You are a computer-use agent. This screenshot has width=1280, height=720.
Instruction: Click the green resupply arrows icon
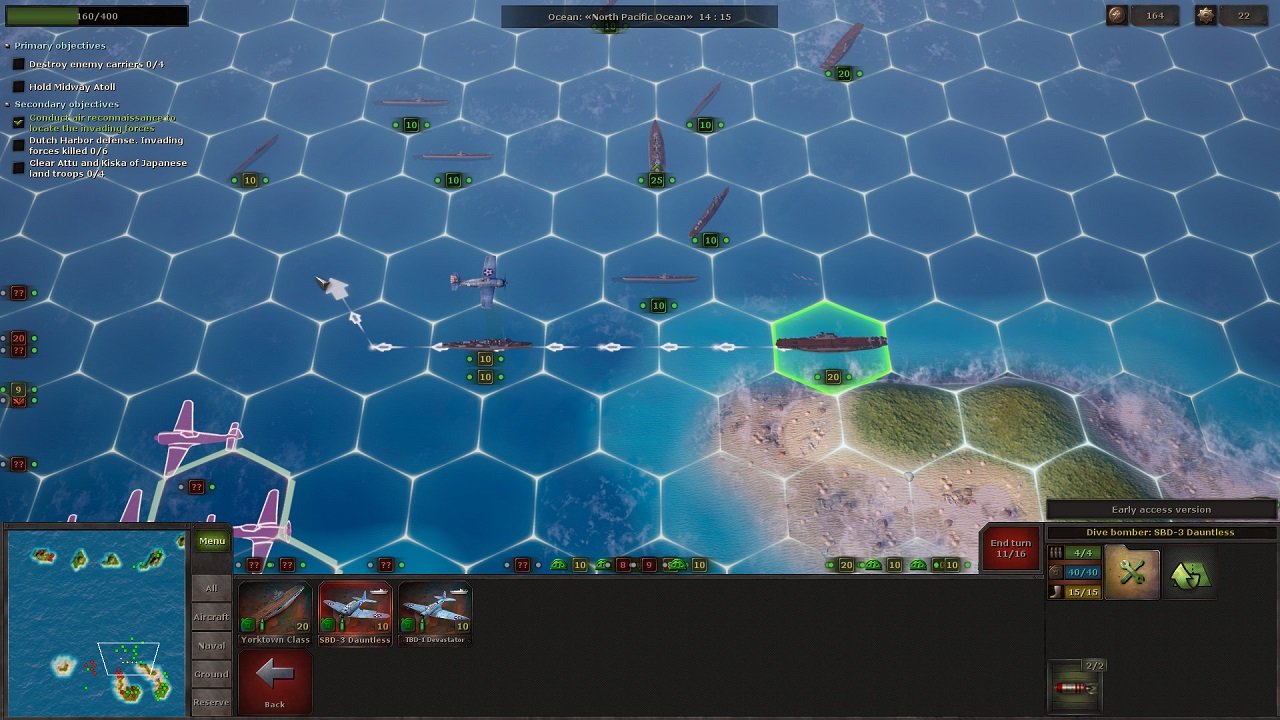(x=1191, y=572)
